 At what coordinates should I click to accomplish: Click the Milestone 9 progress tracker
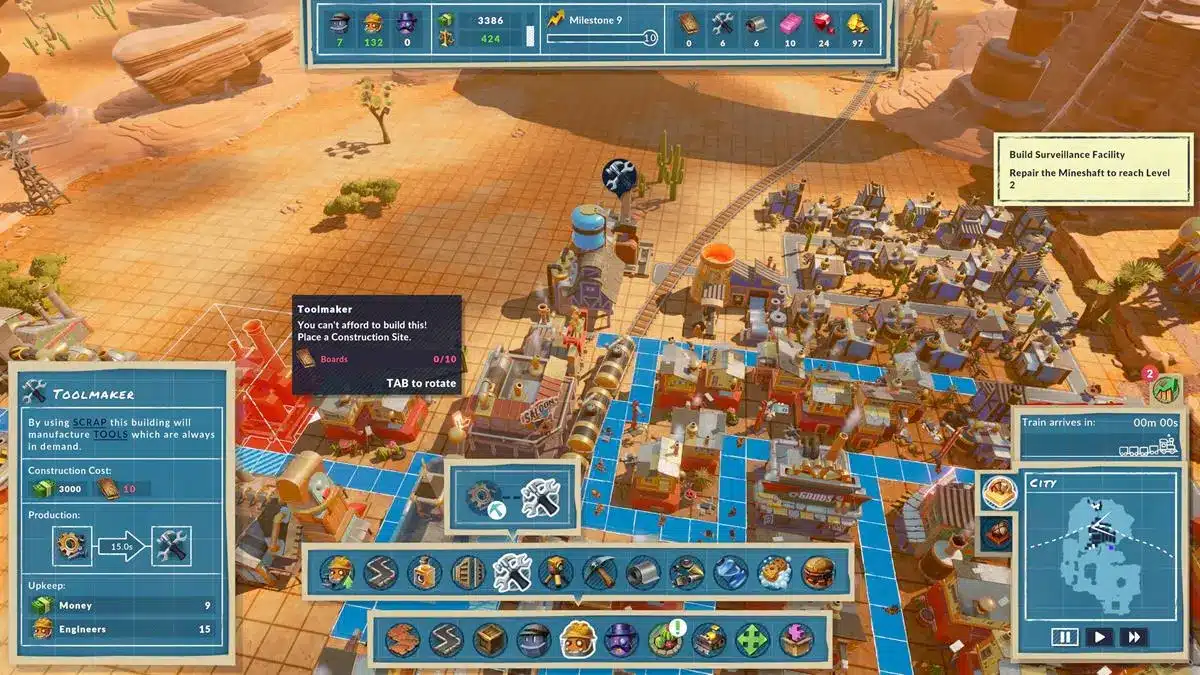[x=600, y=30]
